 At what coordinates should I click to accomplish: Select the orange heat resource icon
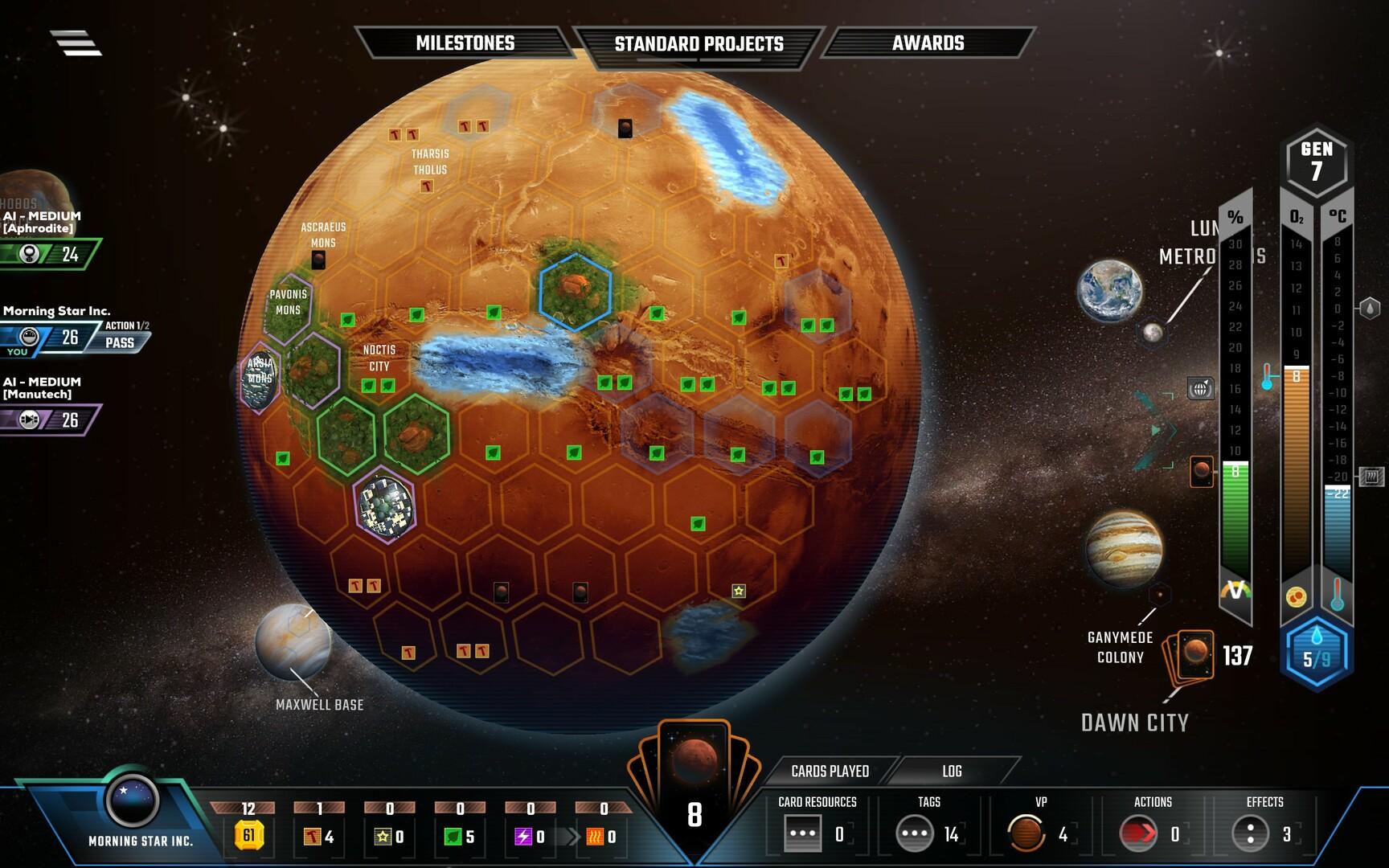596,837
